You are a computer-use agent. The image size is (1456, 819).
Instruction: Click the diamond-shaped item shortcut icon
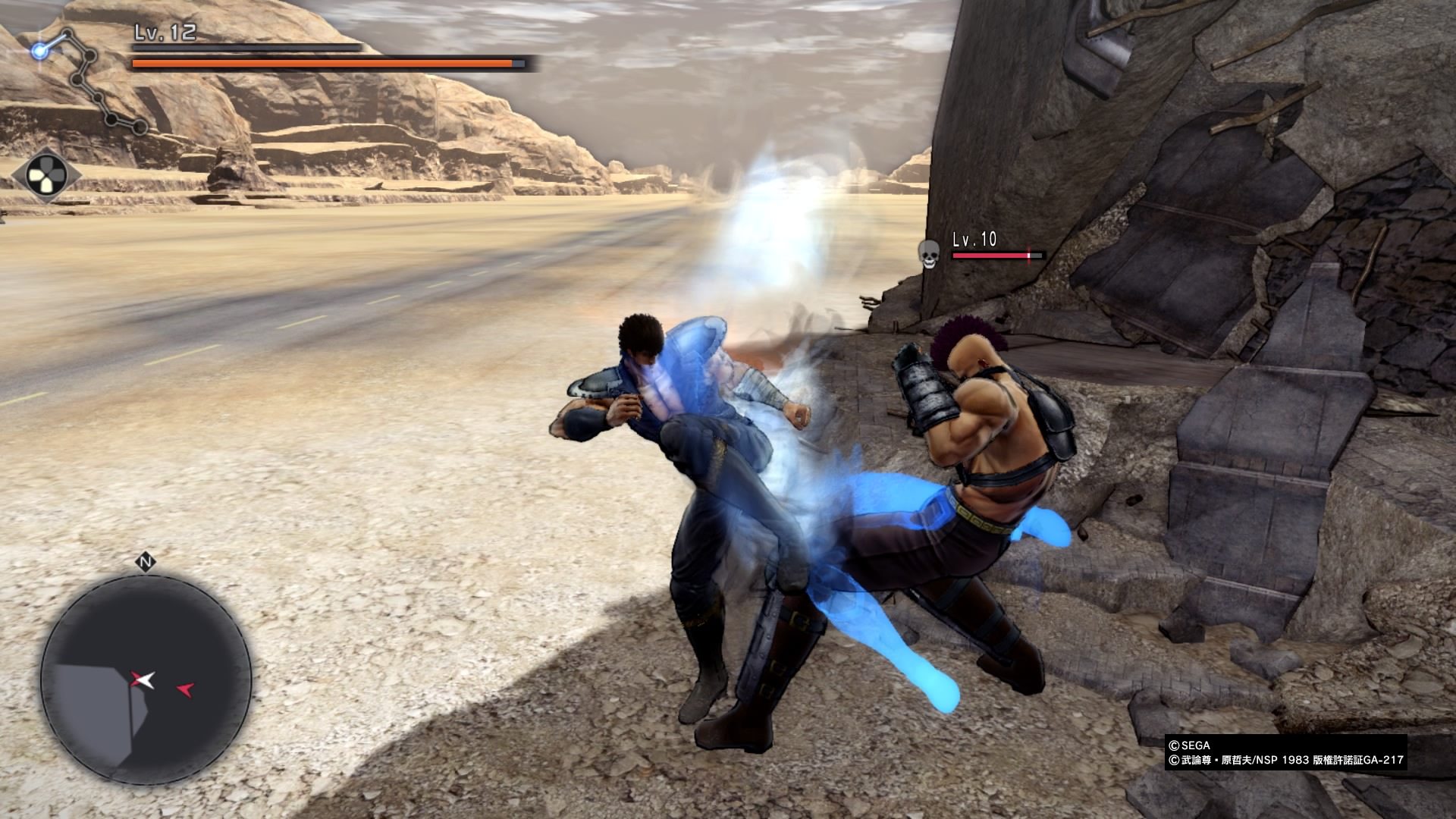coord(46,175)
